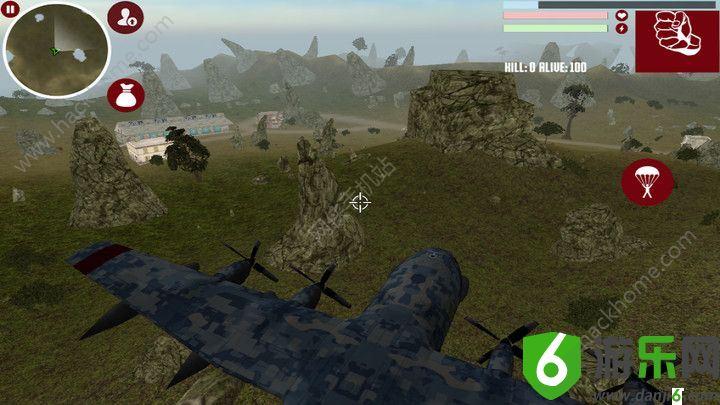Tap the player upgrade icon

pyautogui.click(x=126, y=17)
